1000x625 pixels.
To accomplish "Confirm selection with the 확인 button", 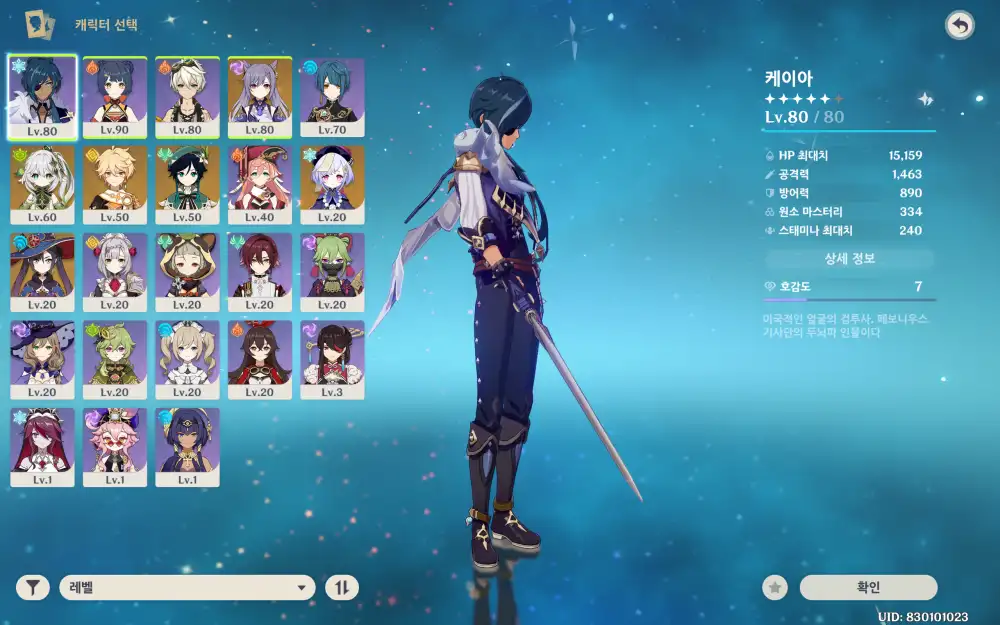I will 868,587.
